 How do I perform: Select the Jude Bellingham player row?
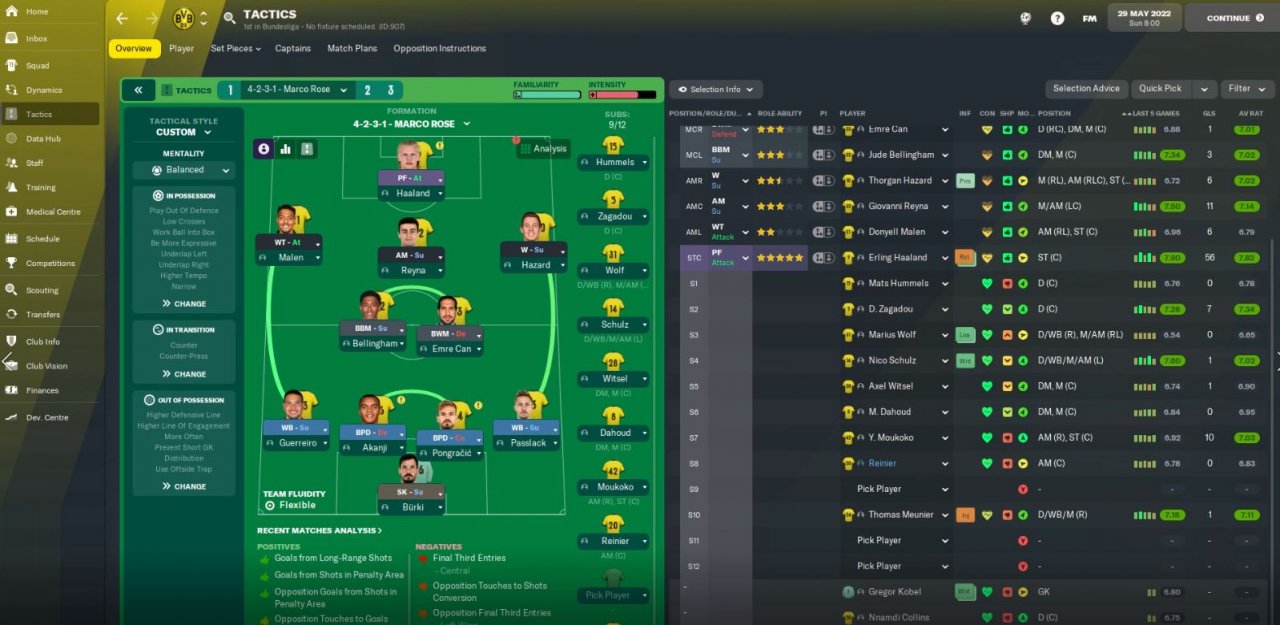pos(901,155)
